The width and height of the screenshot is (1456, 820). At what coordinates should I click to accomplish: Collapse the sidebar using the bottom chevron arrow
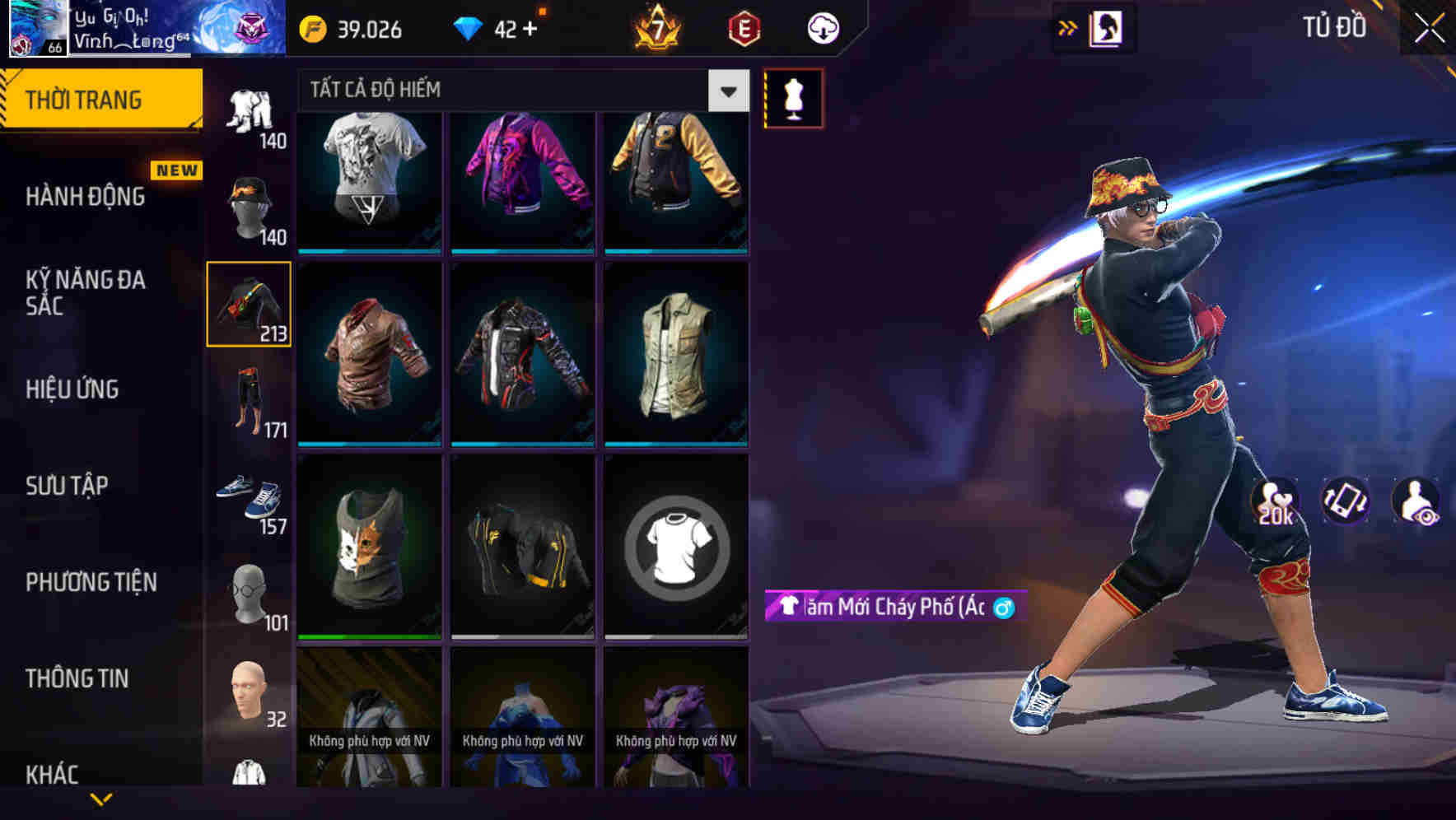(x=102, y=799)
